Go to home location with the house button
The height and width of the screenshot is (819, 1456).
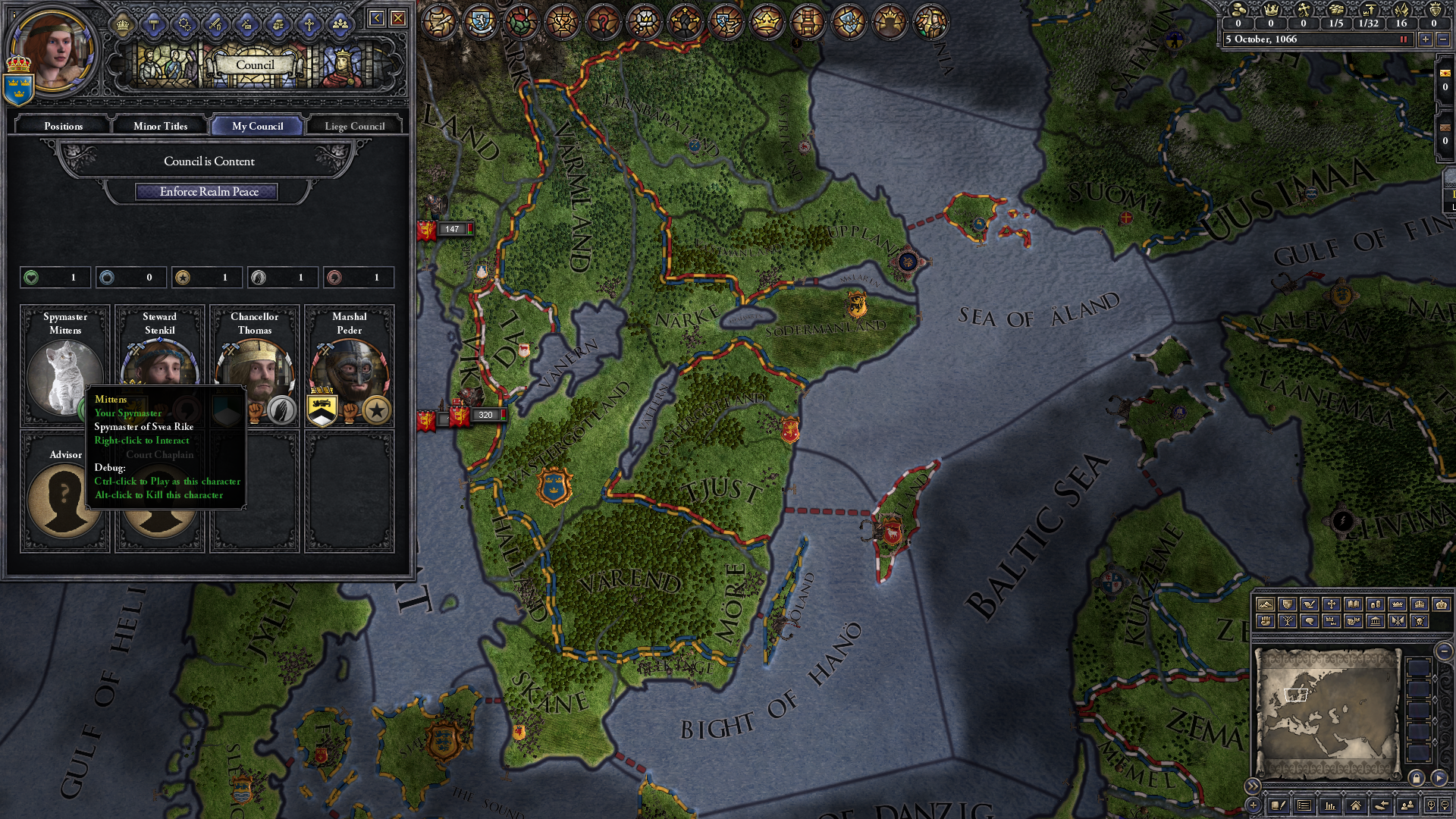1355,805
